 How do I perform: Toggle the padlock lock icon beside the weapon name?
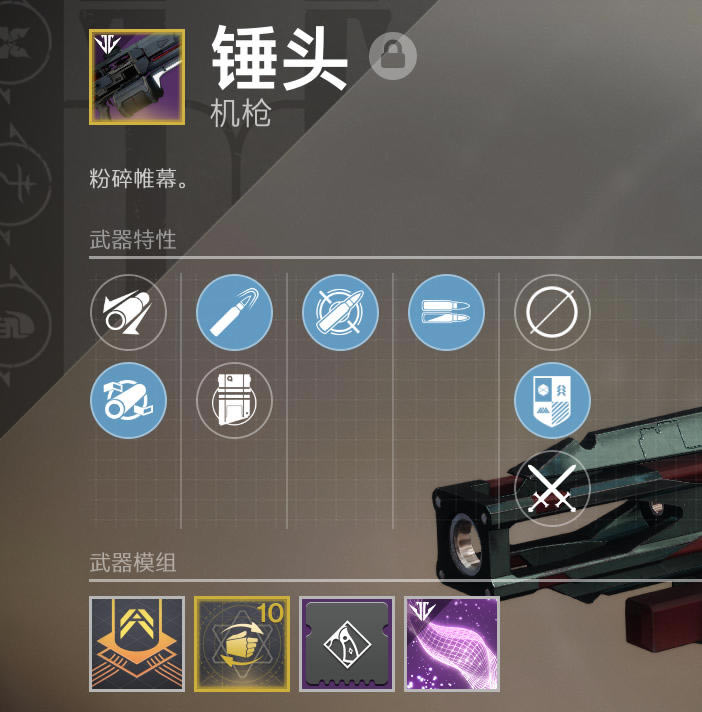pos(393,56)
